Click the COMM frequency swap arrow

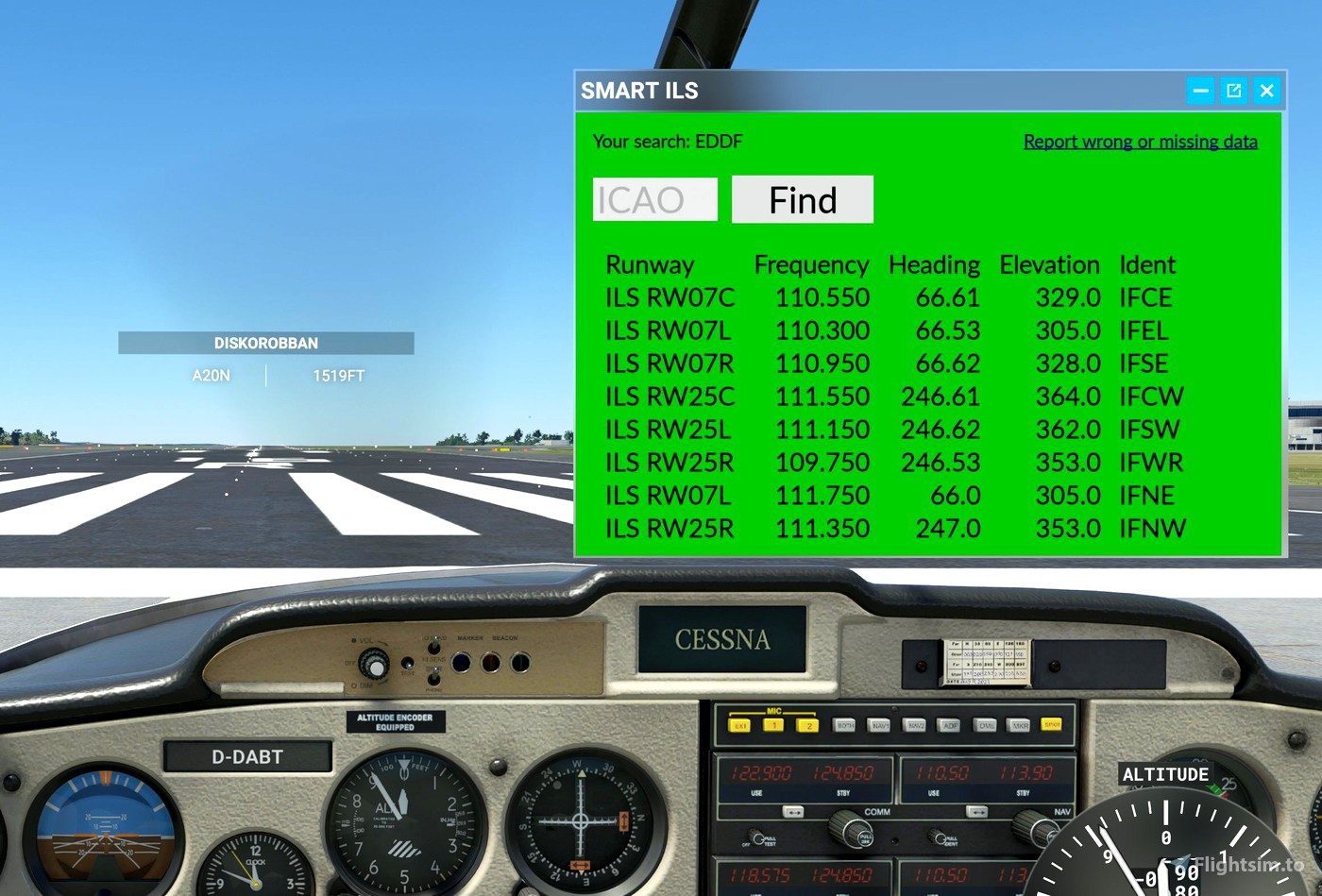click(x=795, y=812)
